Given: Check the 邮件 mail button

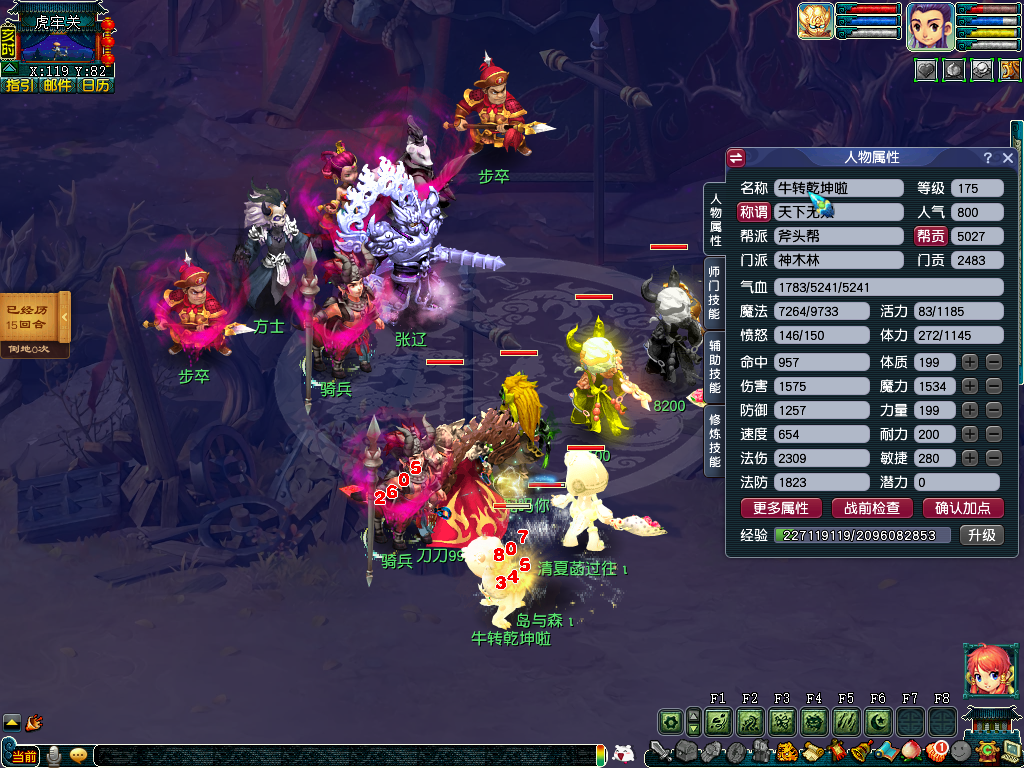Looking at the screenshot, I should 57,86.
